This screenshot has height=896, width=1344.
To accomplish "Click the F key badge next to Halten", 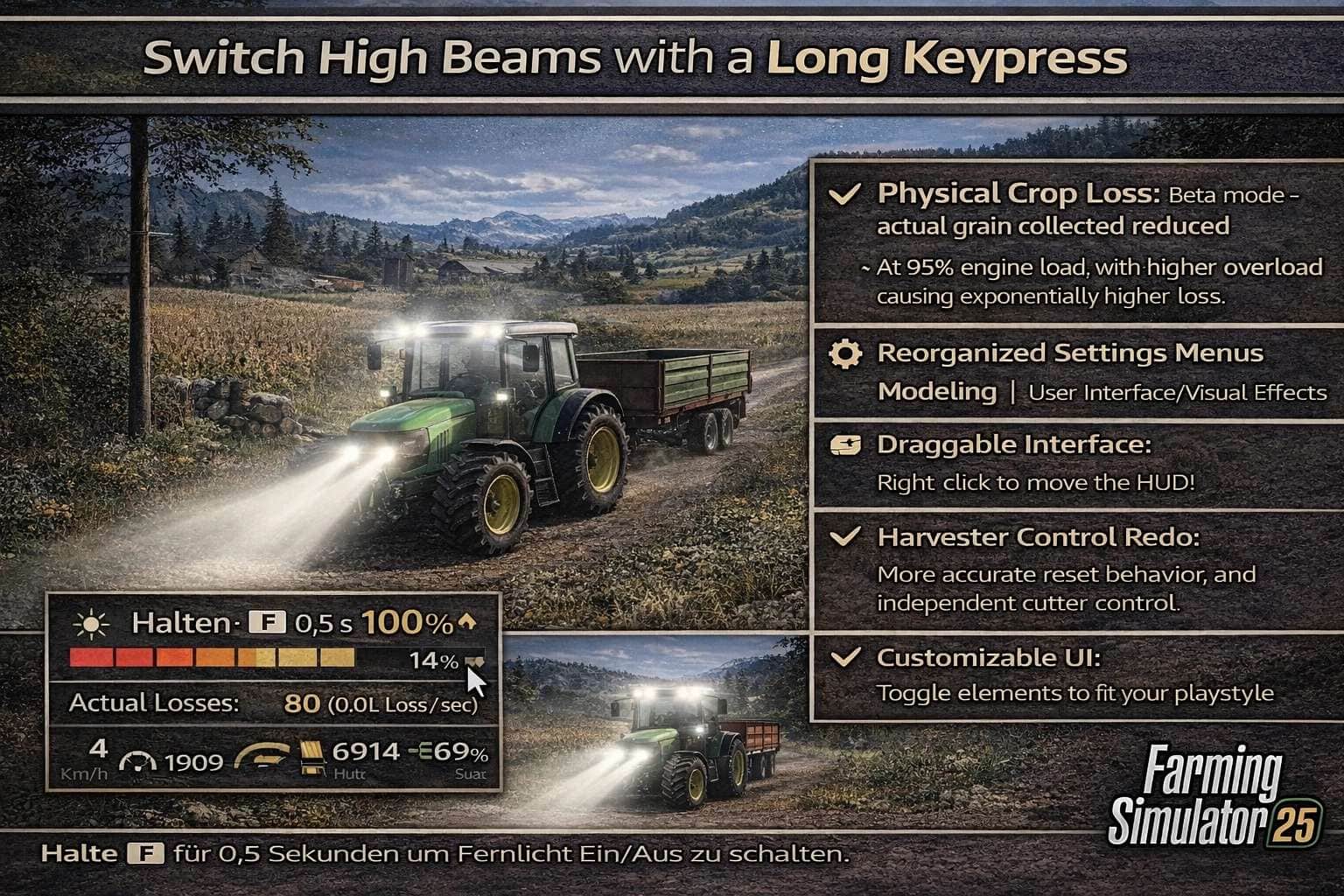I will (267, 622).
